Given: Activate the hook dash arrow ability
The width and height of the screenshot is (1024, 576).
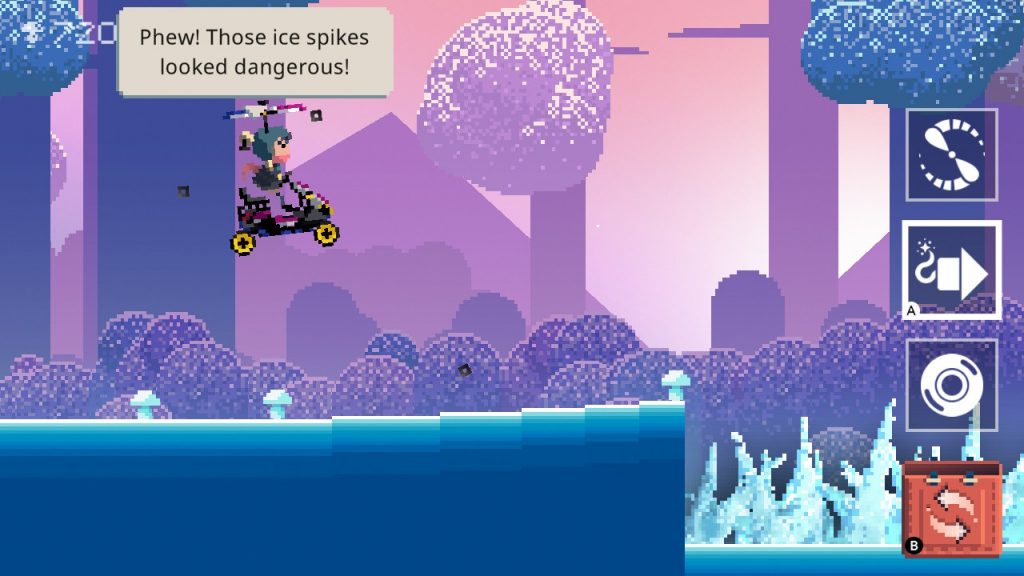Looking at the screenshot, I should click(x=951, y=270).
